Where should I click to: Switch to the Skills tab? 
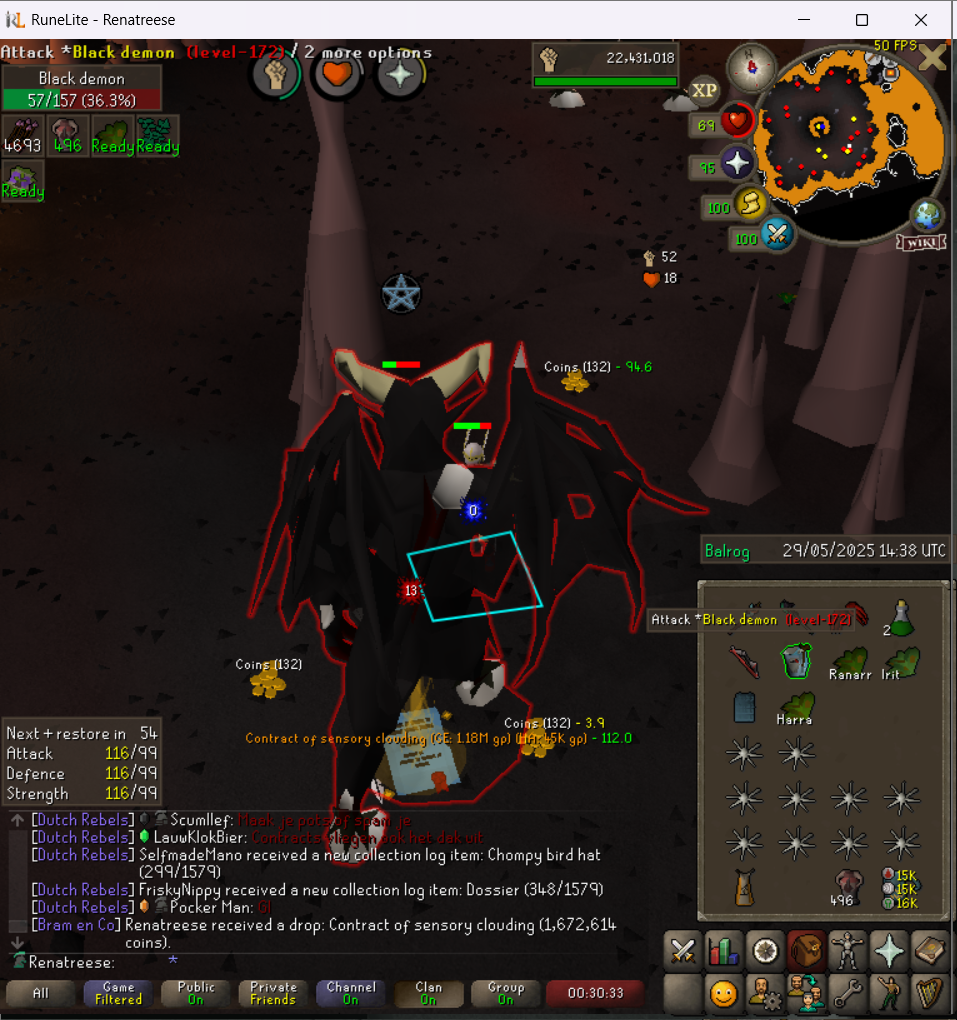coord(723,950)
